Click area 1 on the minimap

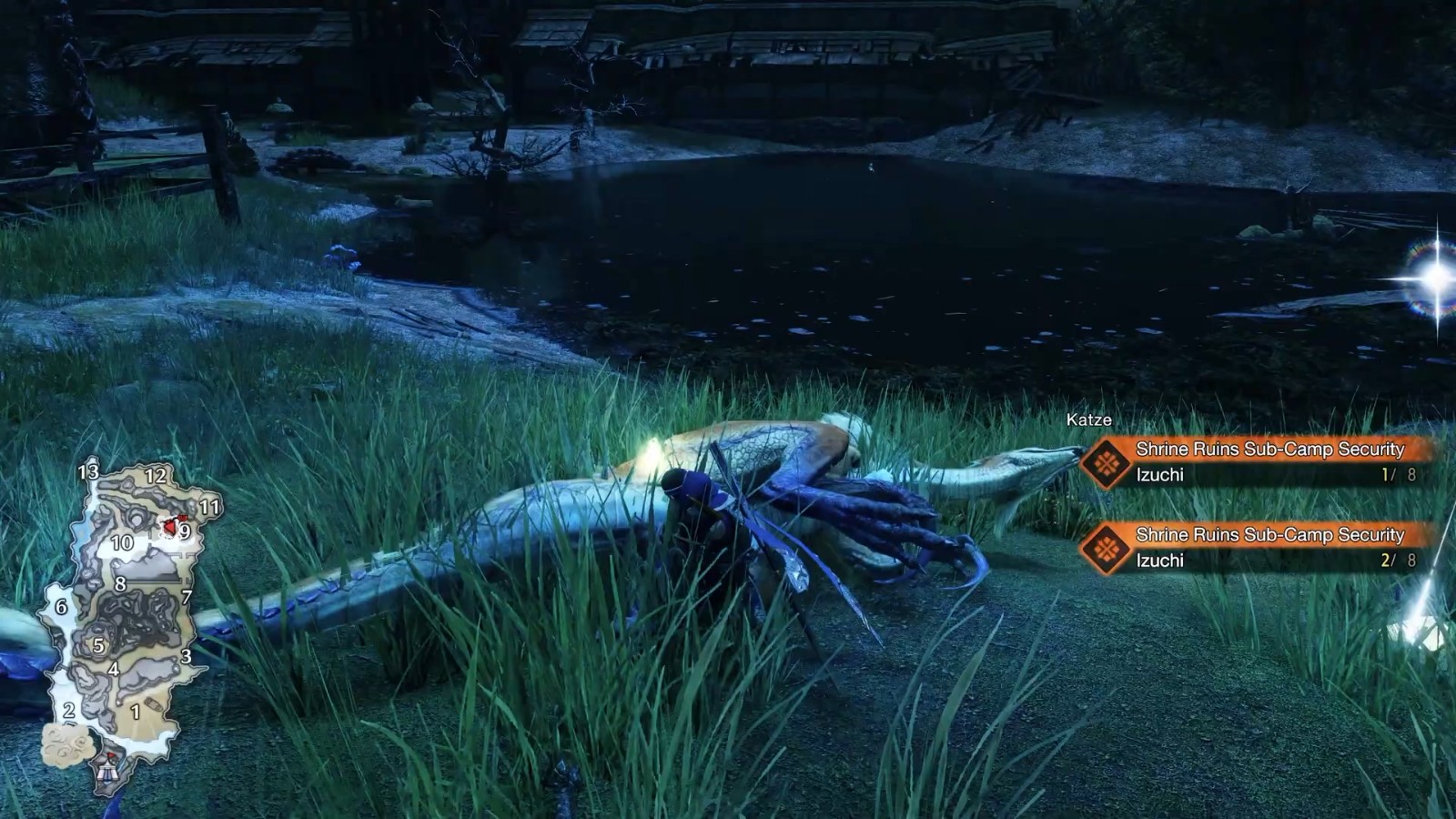tap(136, 712)
